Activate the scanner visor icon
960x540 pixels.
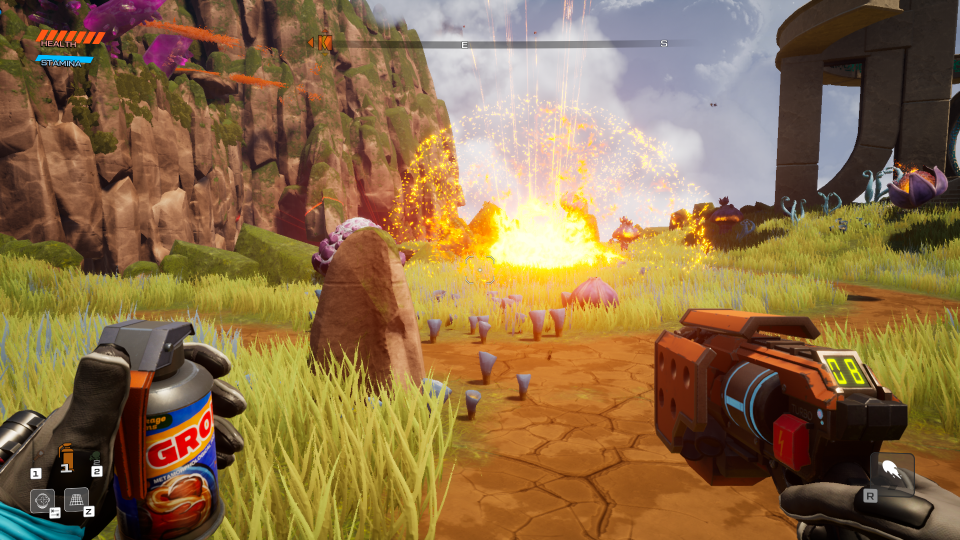[42, 500]
